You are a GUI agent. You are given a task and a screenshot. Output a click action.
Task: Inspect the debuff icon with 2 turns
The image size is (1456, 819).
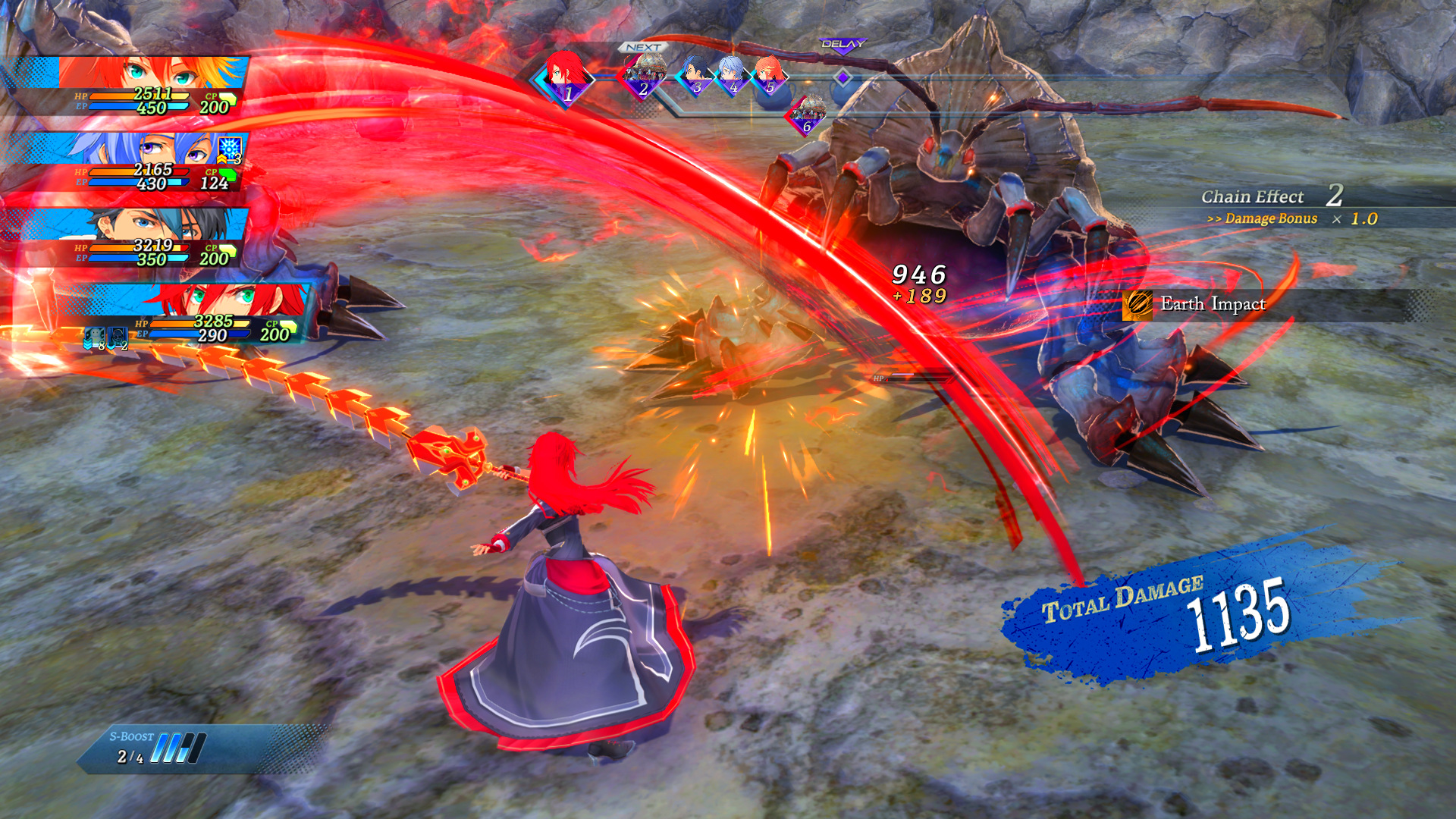coord(118,337)
